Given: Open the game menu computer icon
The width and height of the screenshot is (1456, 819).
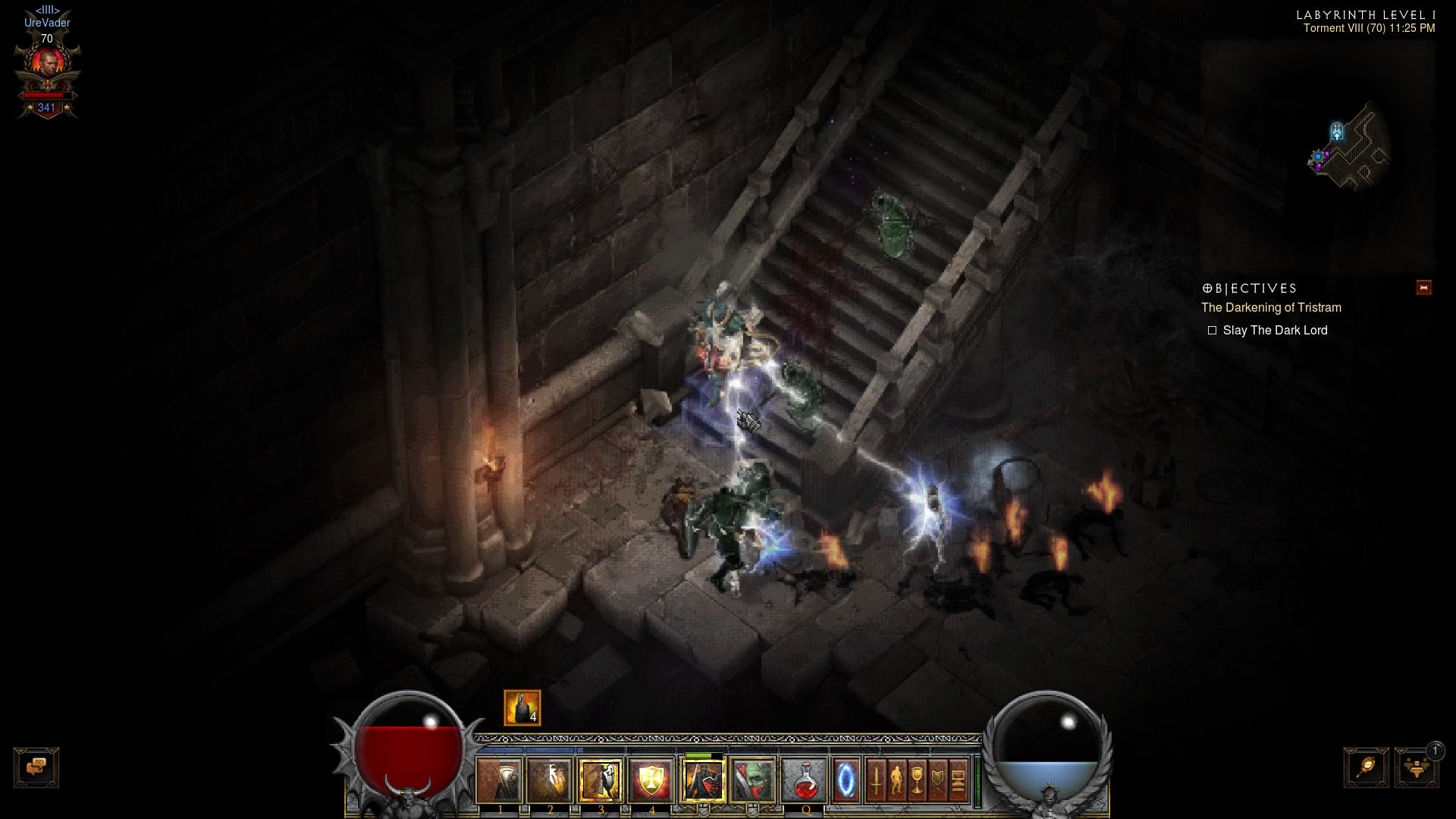Looking at the screenshot, I should coord(958,780).
